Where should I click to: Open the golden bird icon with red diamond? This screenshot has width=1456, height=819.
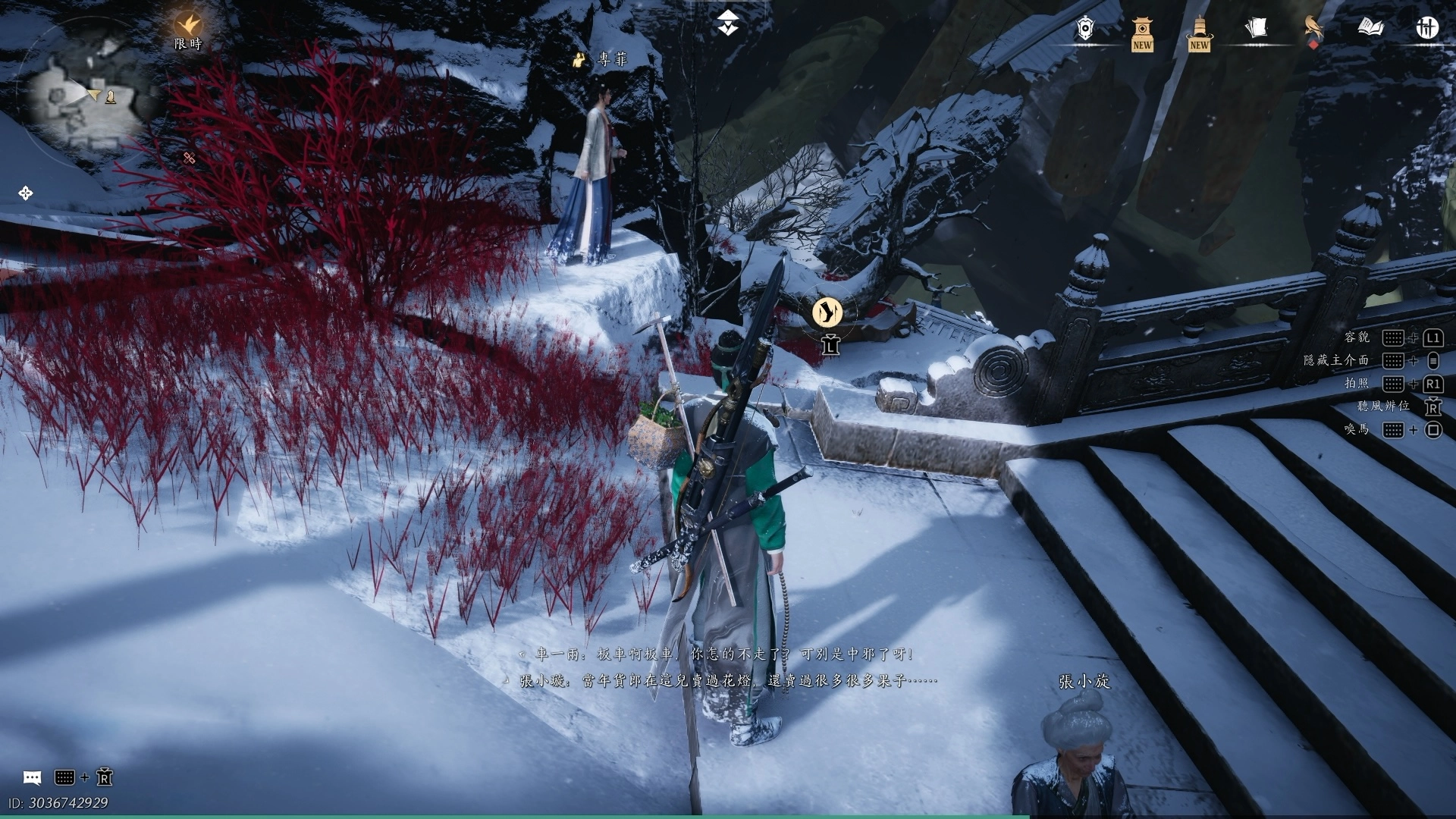click(x=1313, y=29)
